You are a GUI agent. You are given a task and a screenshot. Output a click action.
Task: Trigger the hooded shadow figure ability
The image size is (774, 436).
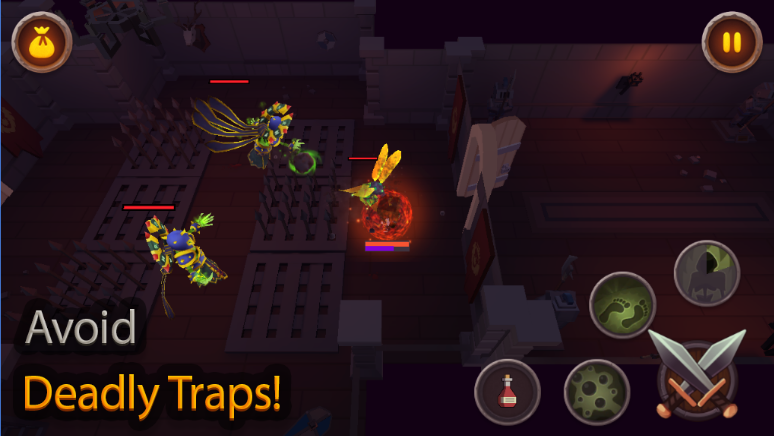707,272
